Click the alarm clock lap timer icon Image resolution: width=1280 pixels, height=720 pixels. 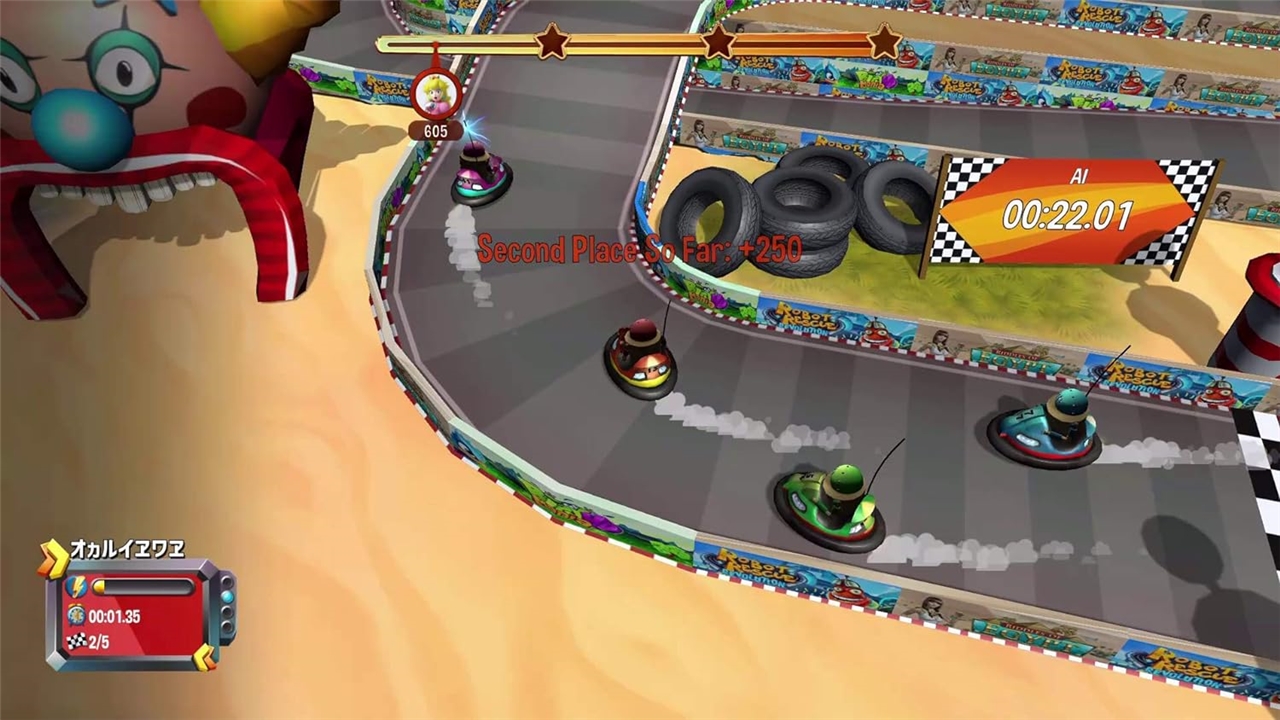pos(76,615)
